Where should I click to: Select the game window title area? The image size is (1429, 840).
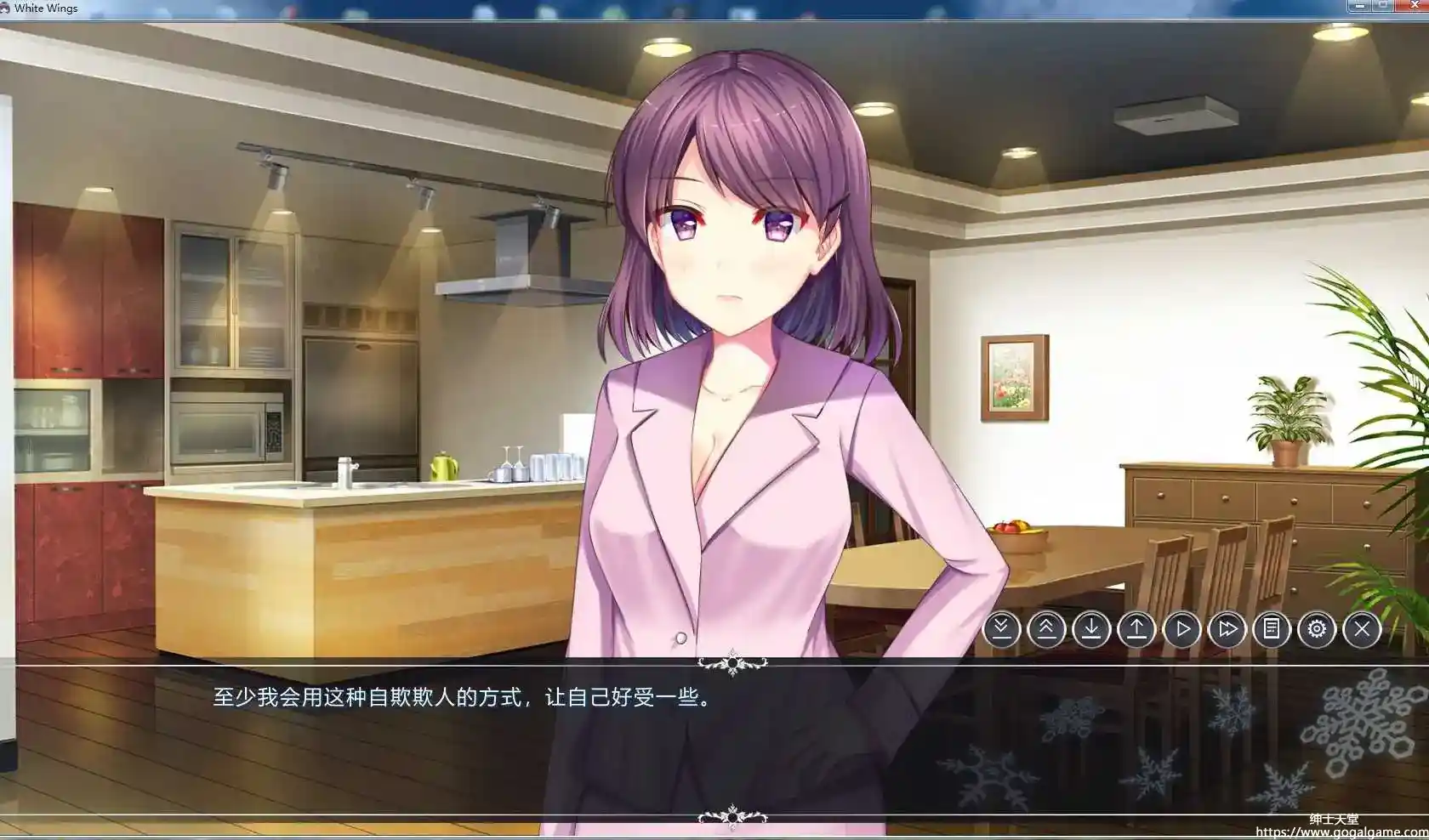[x=340, y=8]
